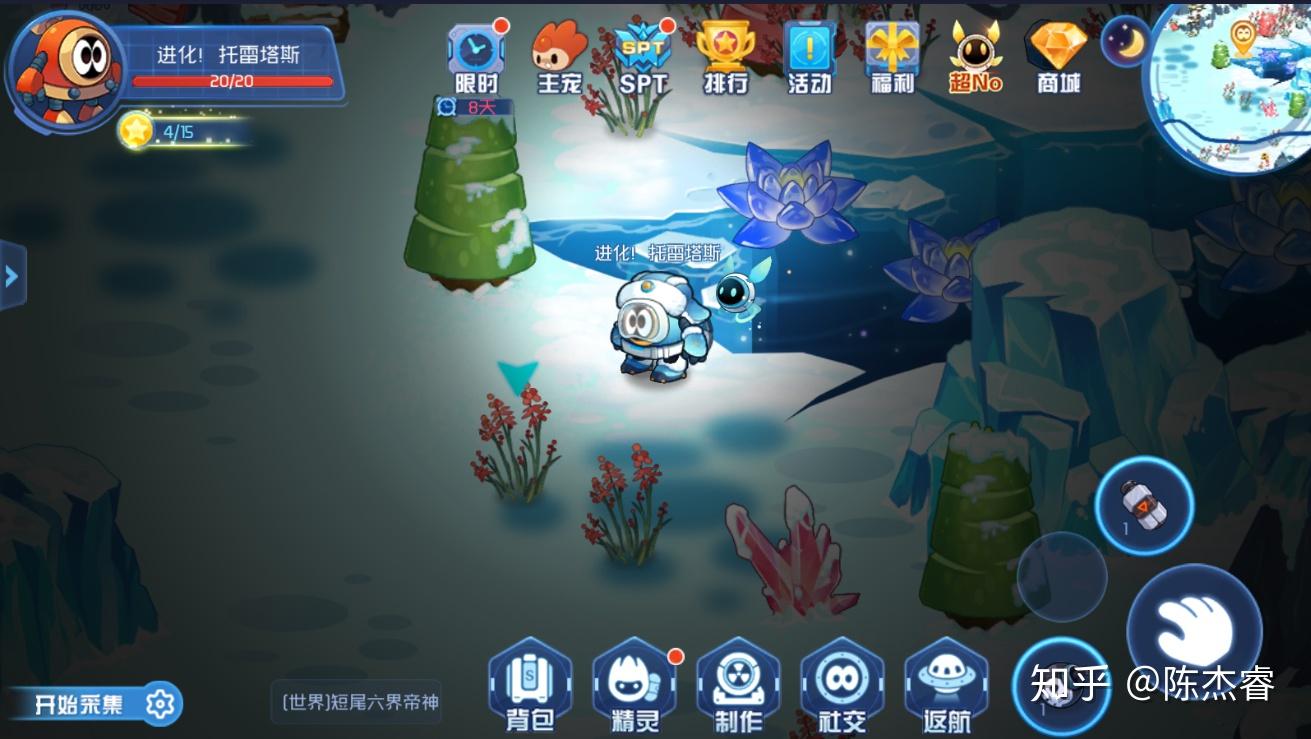The image size is (1311, 739).
Task: Open the 活动 activities panel
Action: (809, 56)
